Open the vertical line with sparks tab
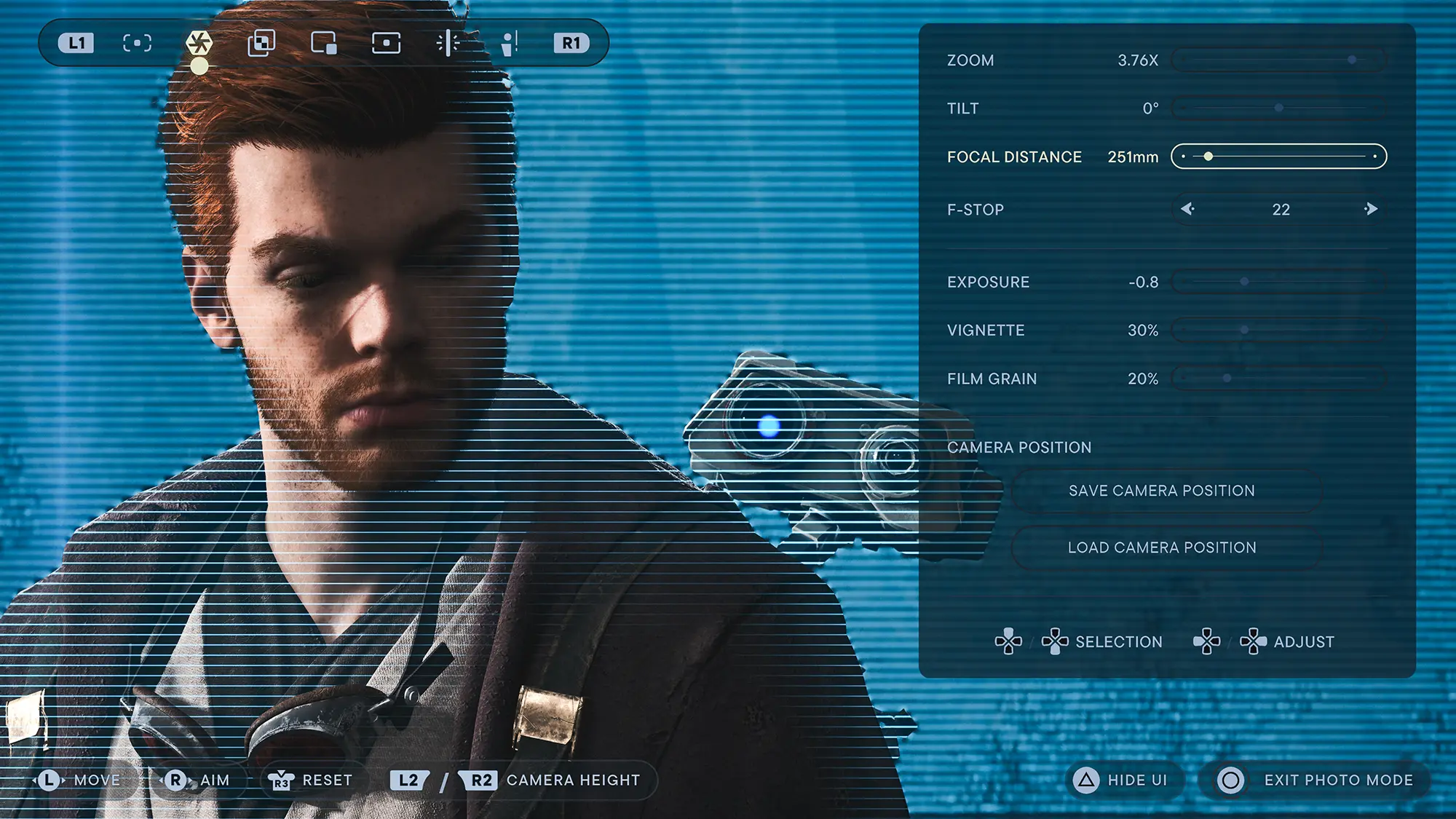The image size is (1456, 819). pyautogui.click(x=448, y=43)
